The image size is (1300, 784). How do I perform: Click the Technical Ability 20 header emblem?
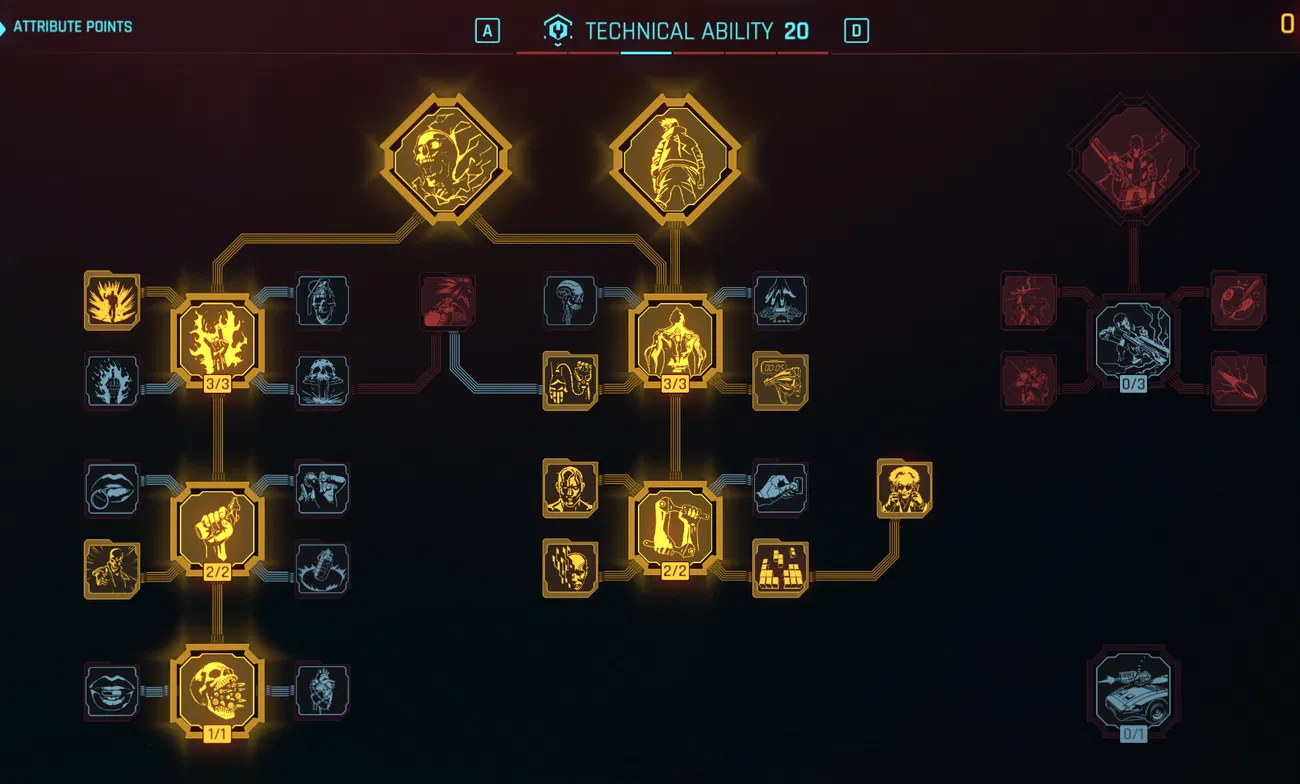tap(557, 30)
